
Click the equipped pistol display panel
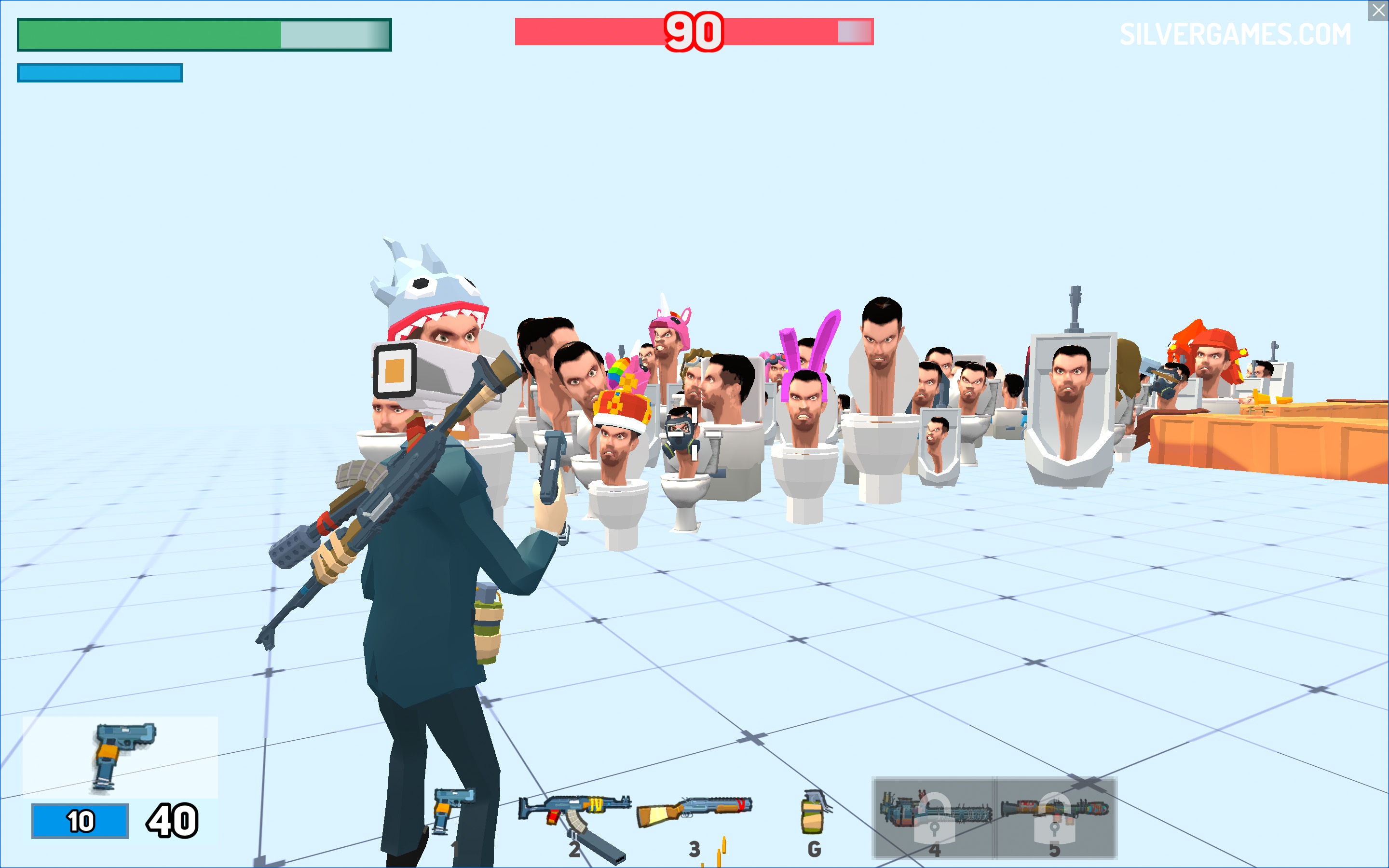click(x=120, y=757)
